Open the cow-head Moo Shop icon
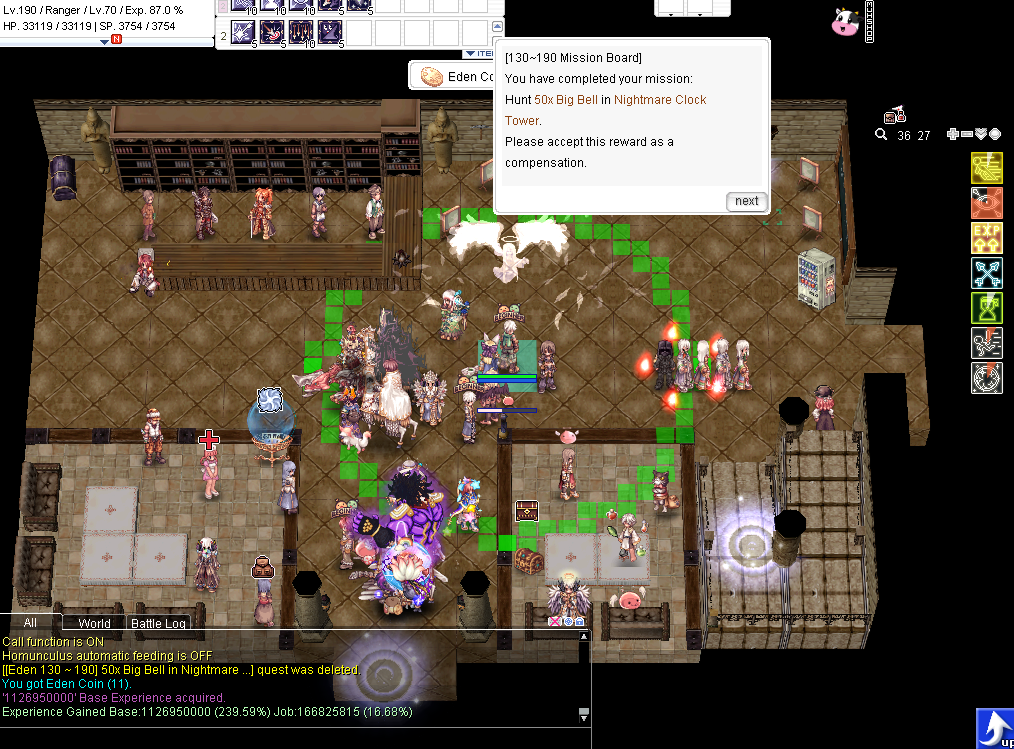The height and width of the screenshot is (749, 1014). (x=845, y=21)
